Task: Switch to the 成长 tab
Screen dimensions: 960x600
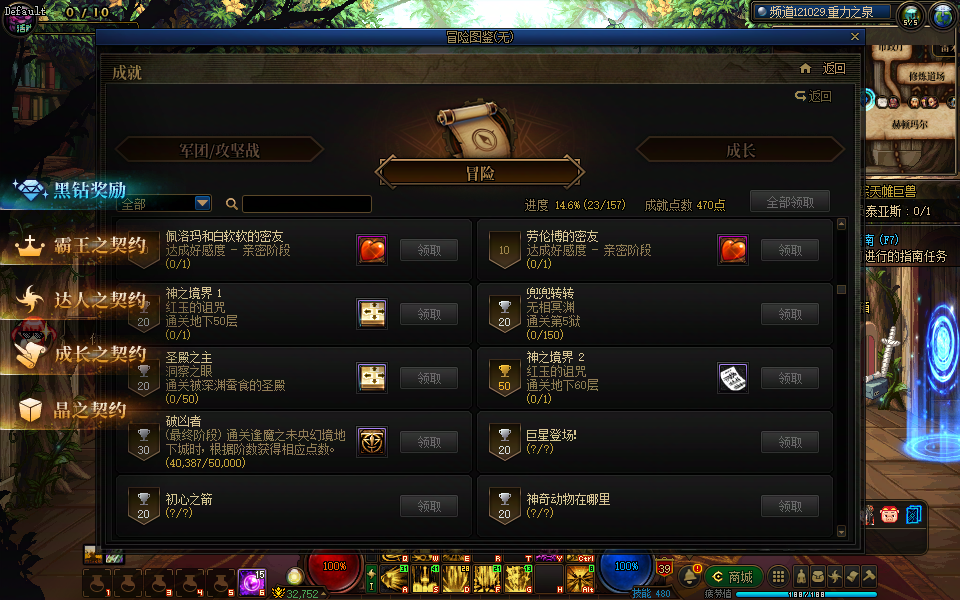Action: (x=740, y=150)
